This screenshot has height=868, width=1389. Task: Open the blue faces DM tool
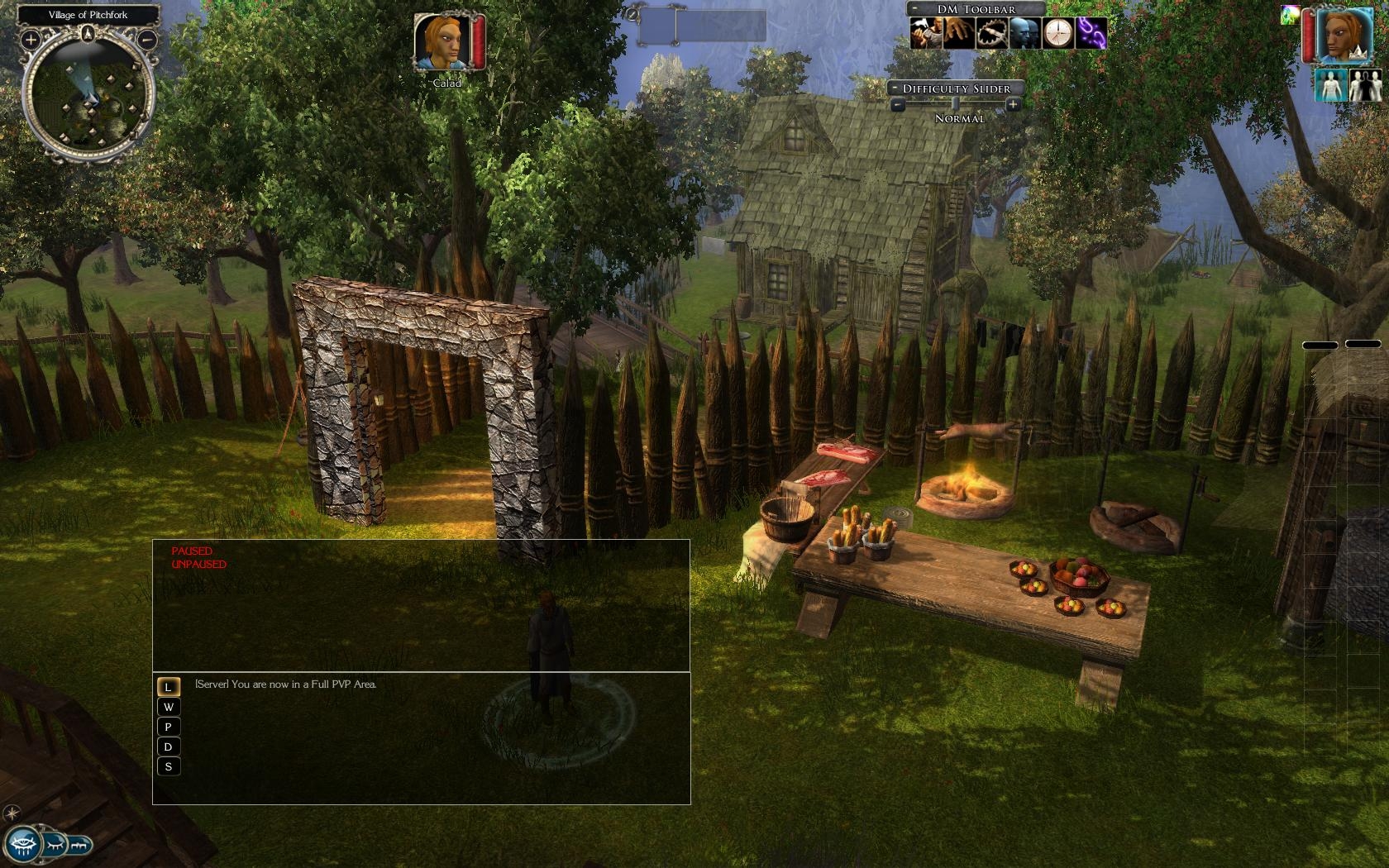click(x=1024, y=33)
